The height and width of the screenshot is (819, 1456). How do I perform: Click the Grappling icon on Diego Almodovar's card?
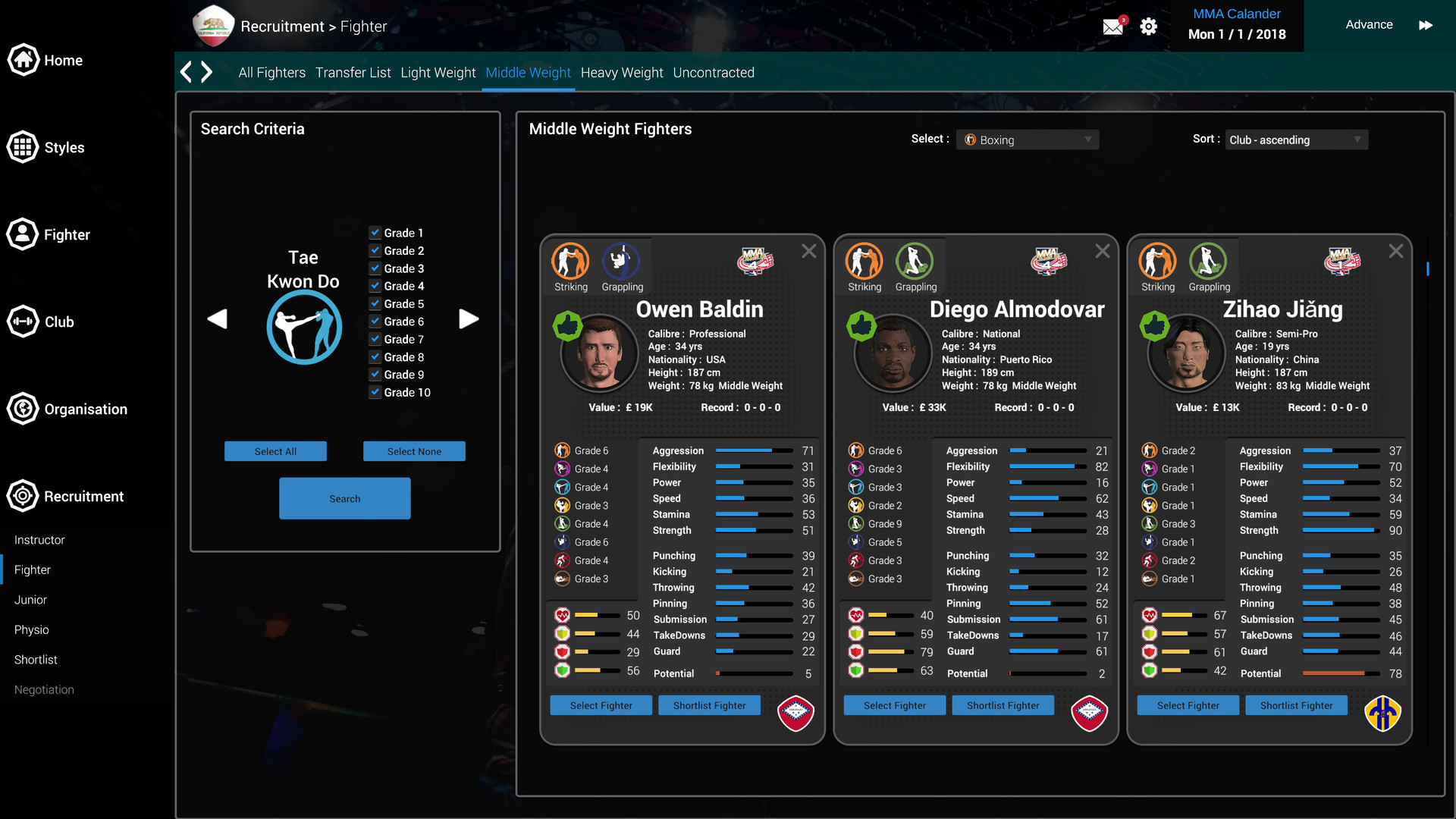915,262
